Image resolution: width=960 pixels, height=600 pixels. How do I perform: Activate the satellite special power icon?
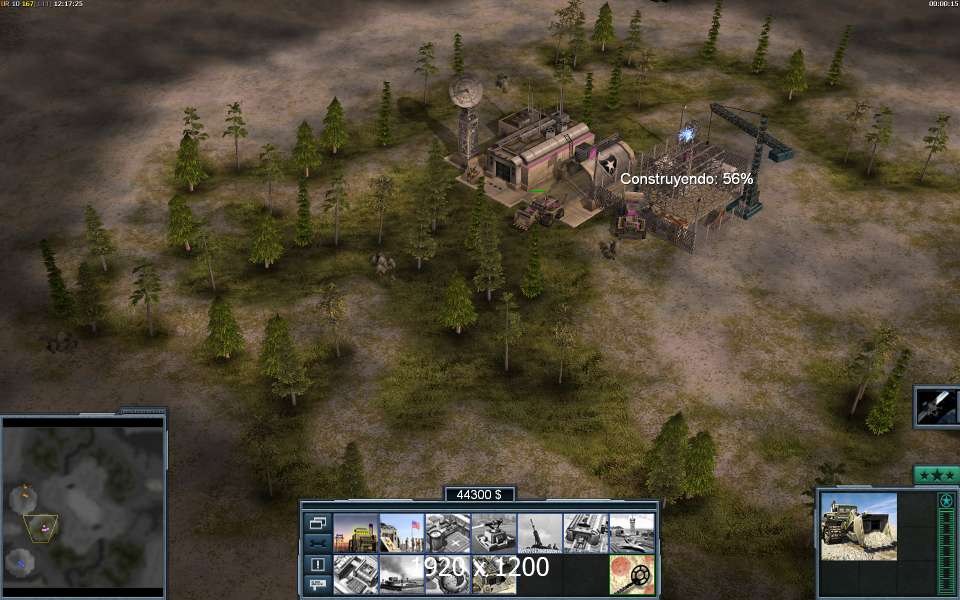coord(936,407)
